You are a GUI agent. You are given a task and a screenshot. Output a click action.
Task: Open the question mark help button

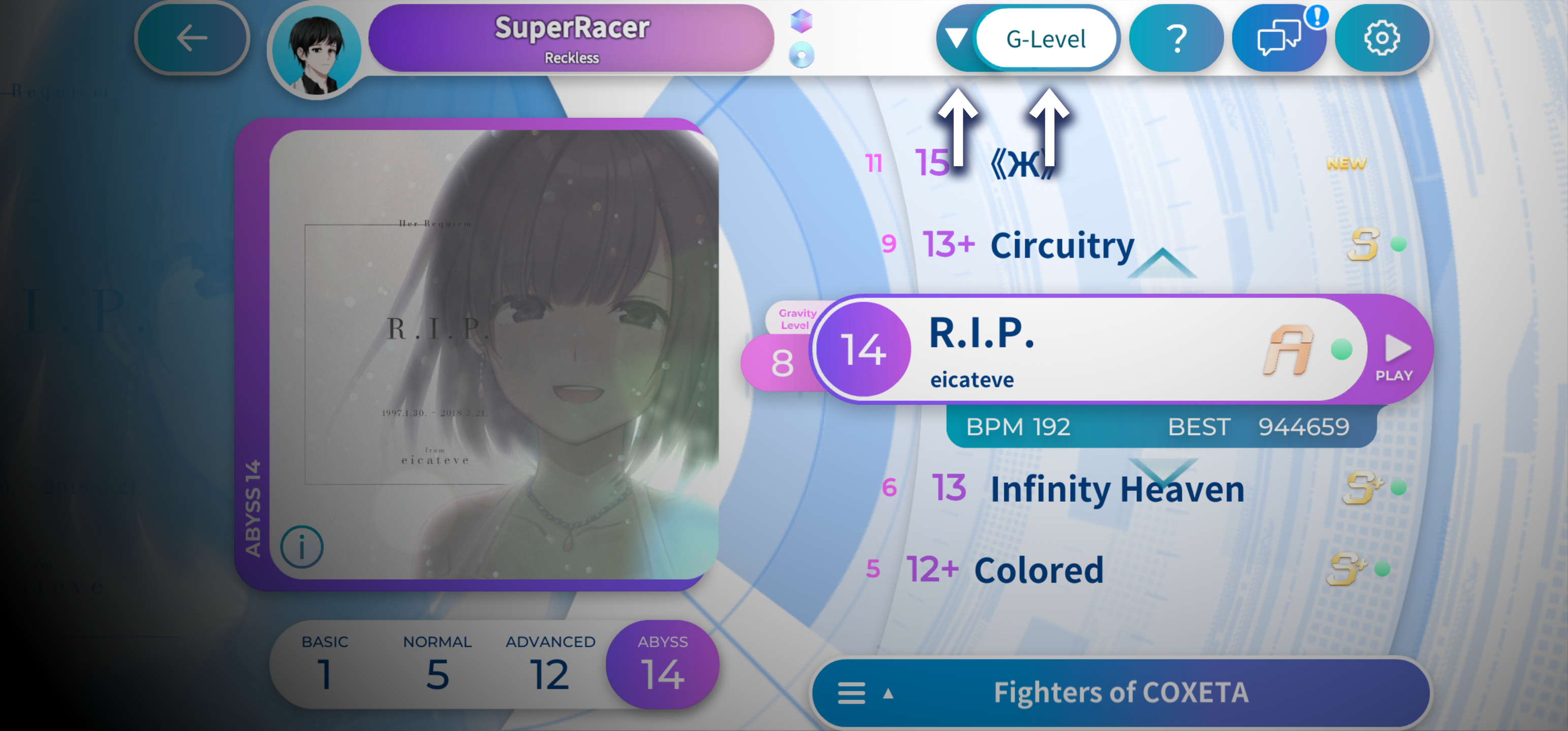click(x=1175, y=39)
